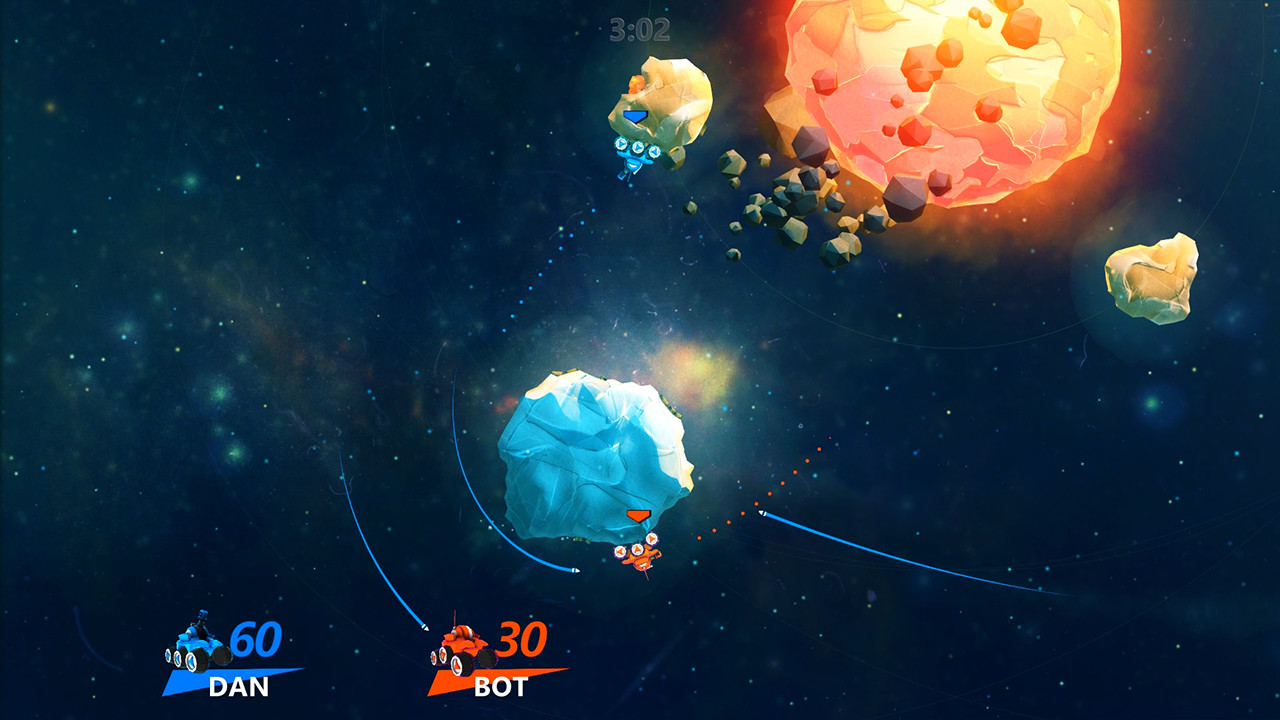Viewport: 1280px width, 720px height.
Task: Click the right orange weapon icon above BOT's rover
Action: tap(652, 539)
